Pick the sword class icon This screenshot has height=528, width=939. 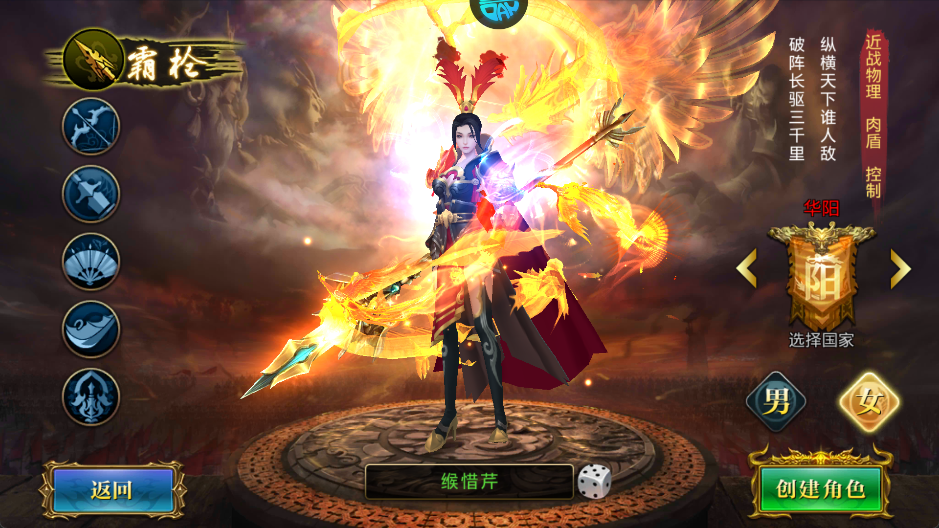tap(91, 193)
